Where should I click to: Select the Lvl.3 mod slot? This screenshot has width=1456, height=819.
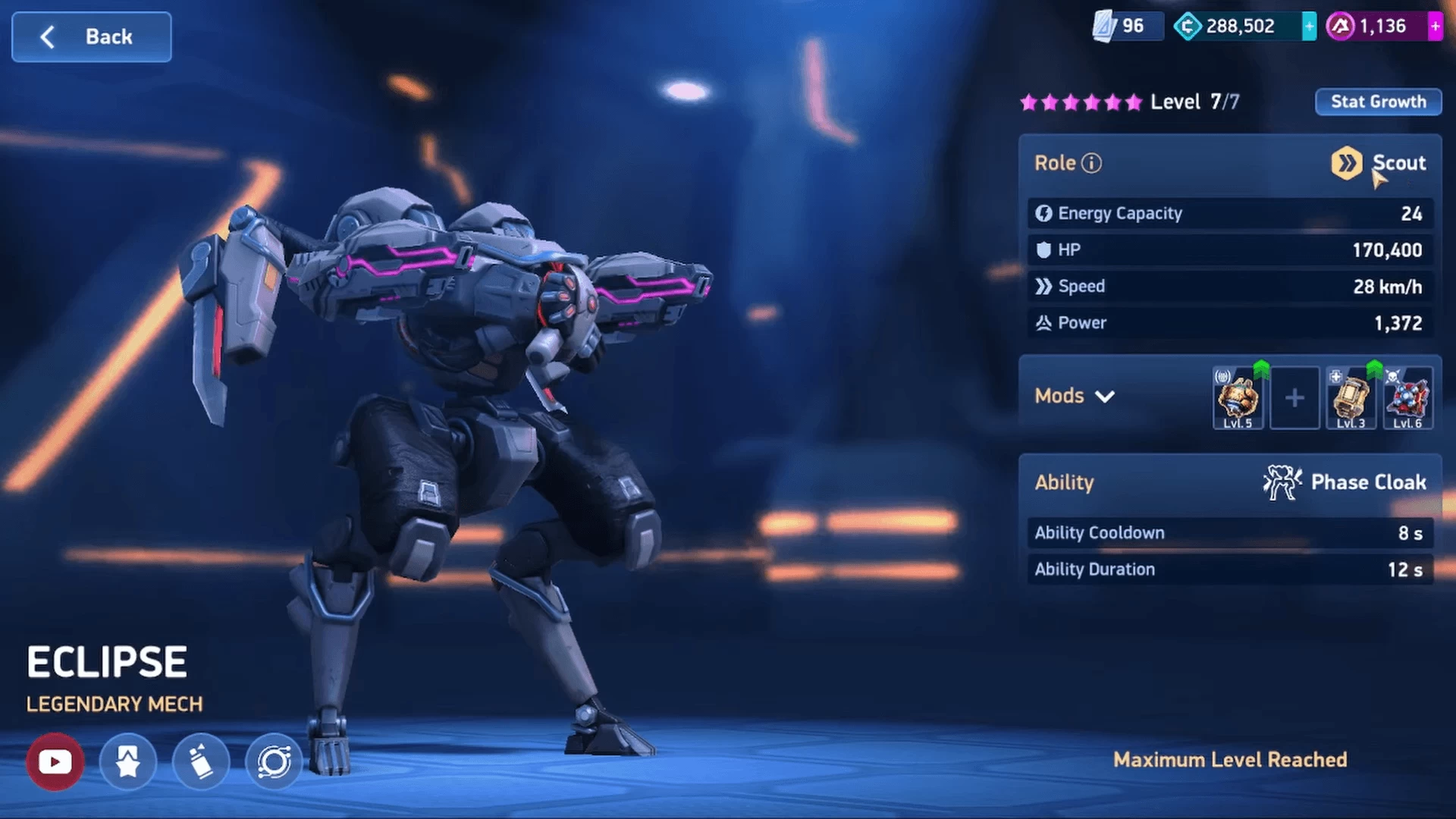pyautogui.click(x=1351, y=399)
